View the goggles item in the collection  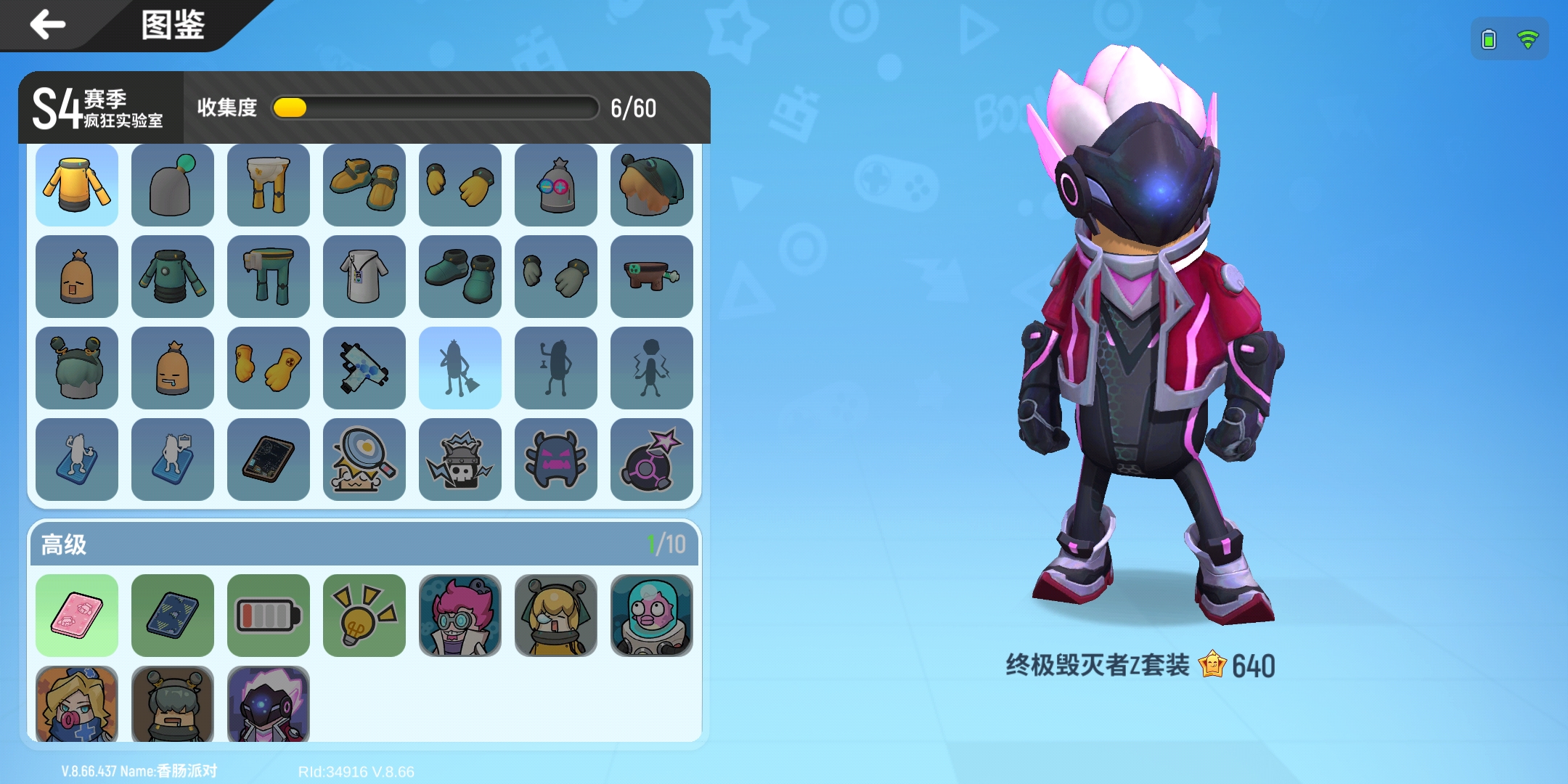coord(555,184)
